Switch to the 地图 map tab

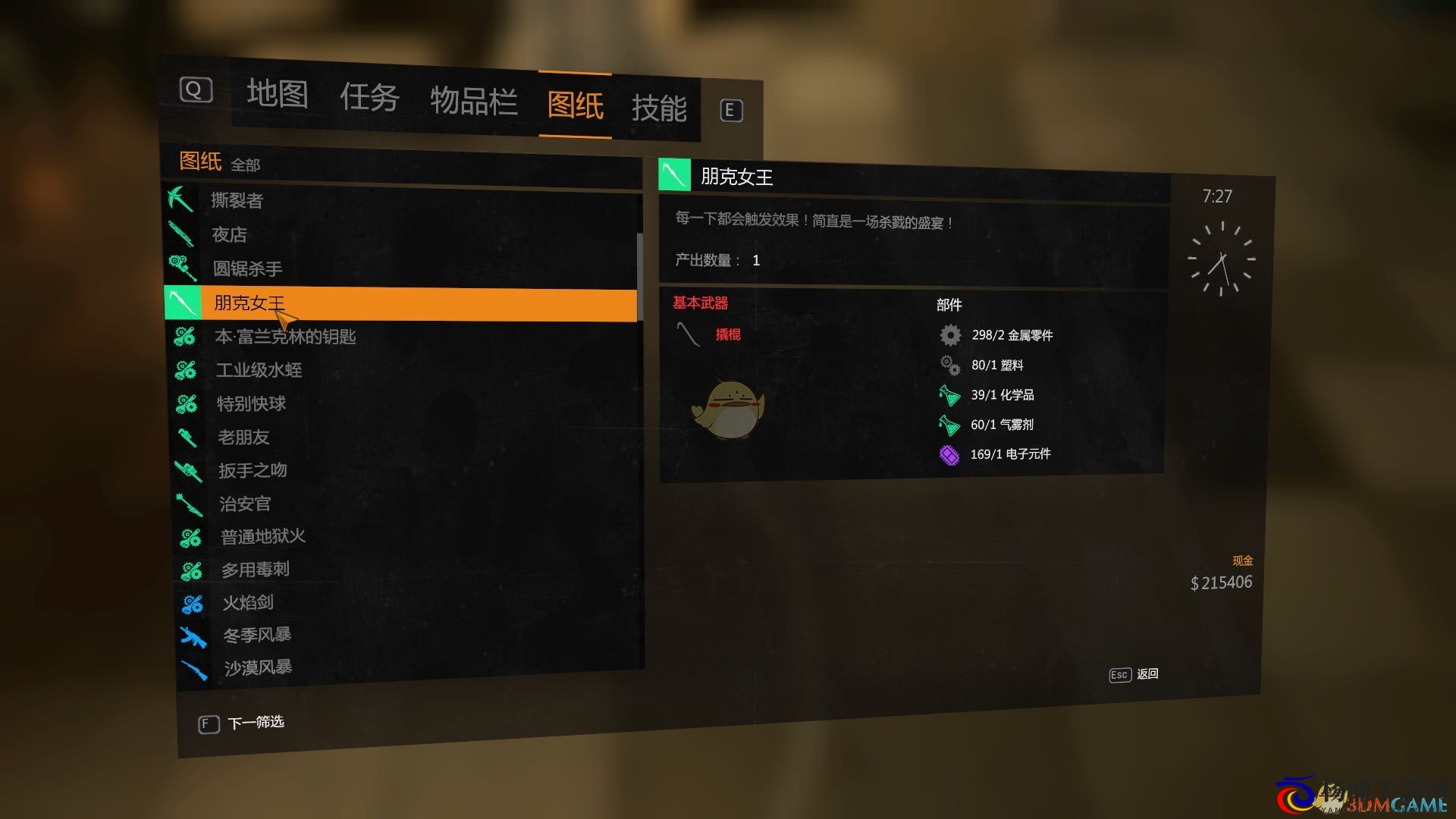pos(277,94)
